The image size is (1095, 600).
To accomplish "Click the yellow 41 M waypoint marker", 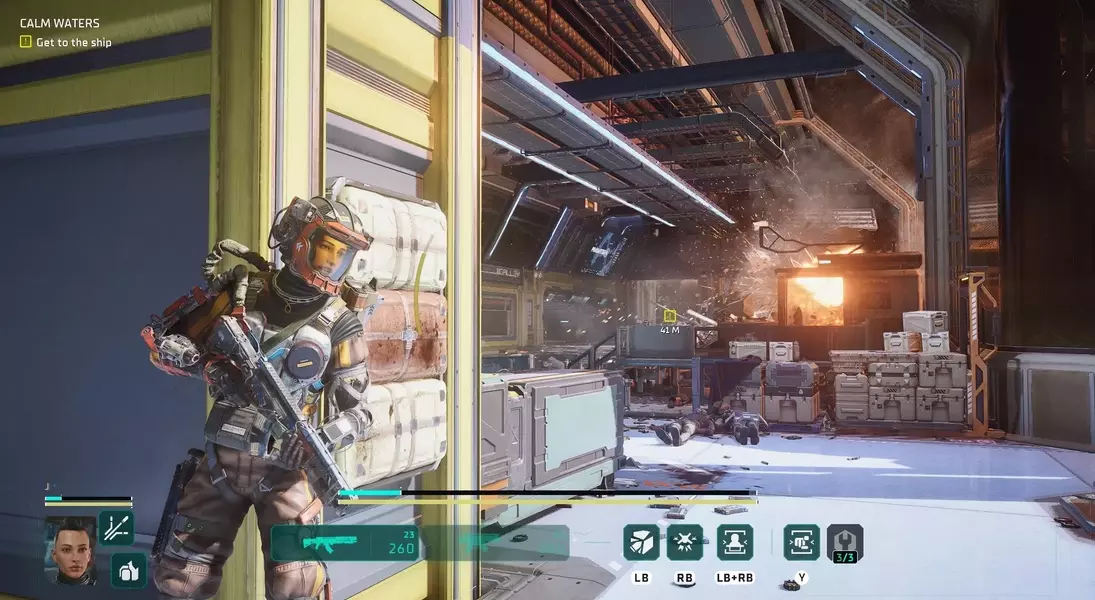I will [669, 316].
